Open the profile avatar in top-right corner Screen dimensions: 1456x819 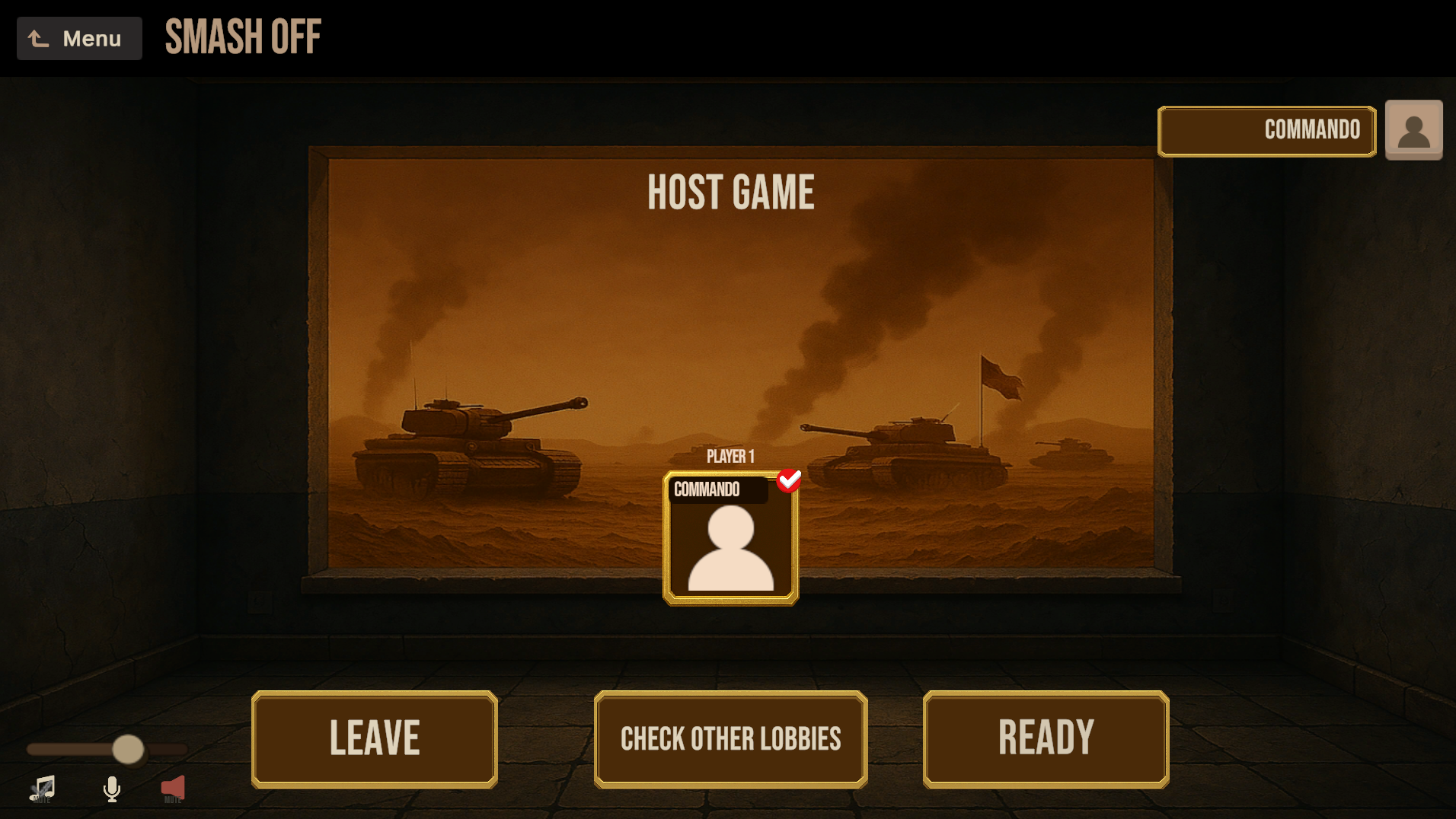click(x=1413, y=129)
